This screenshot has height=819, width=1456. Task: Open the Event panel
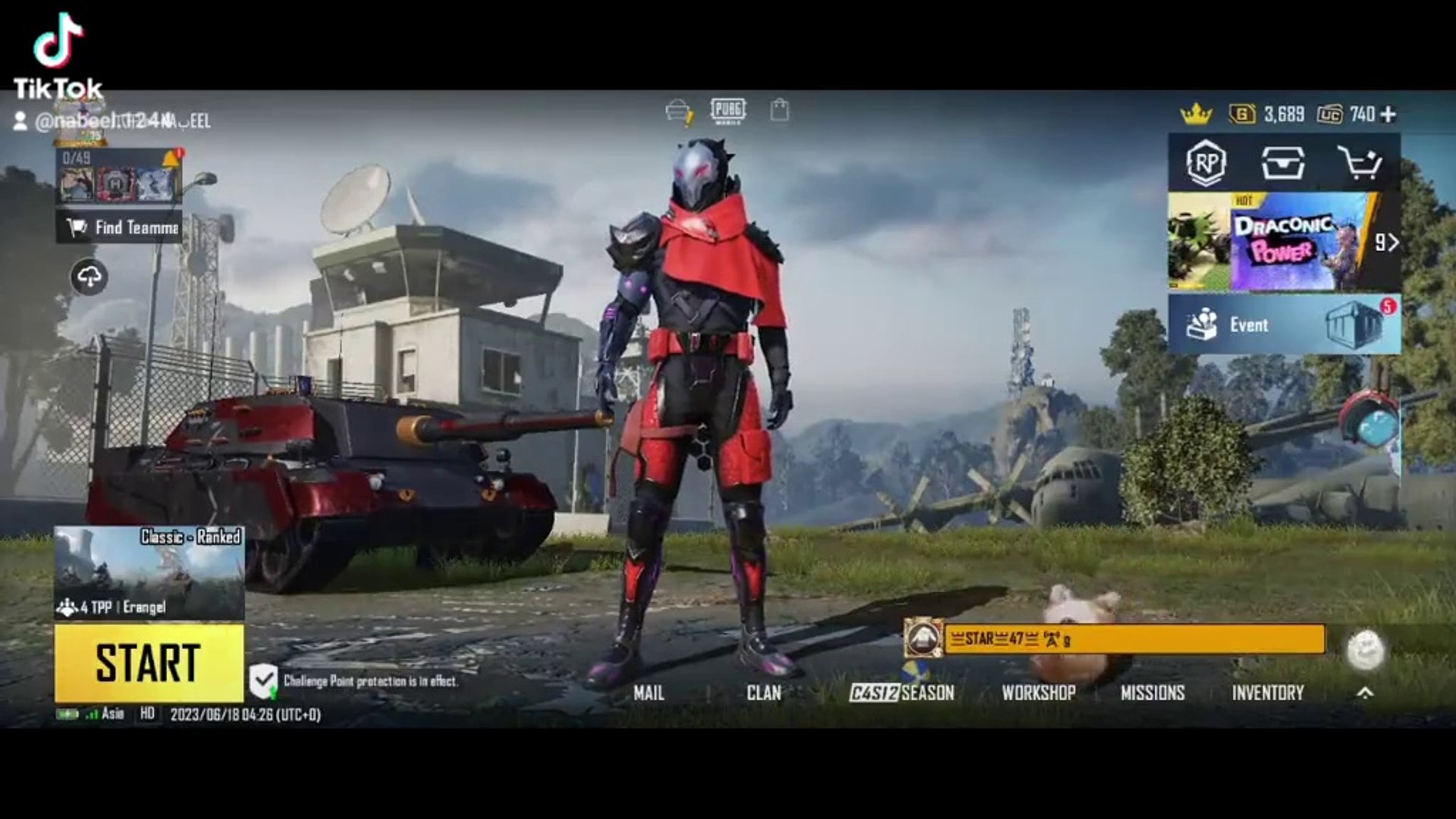[1283, 325]
